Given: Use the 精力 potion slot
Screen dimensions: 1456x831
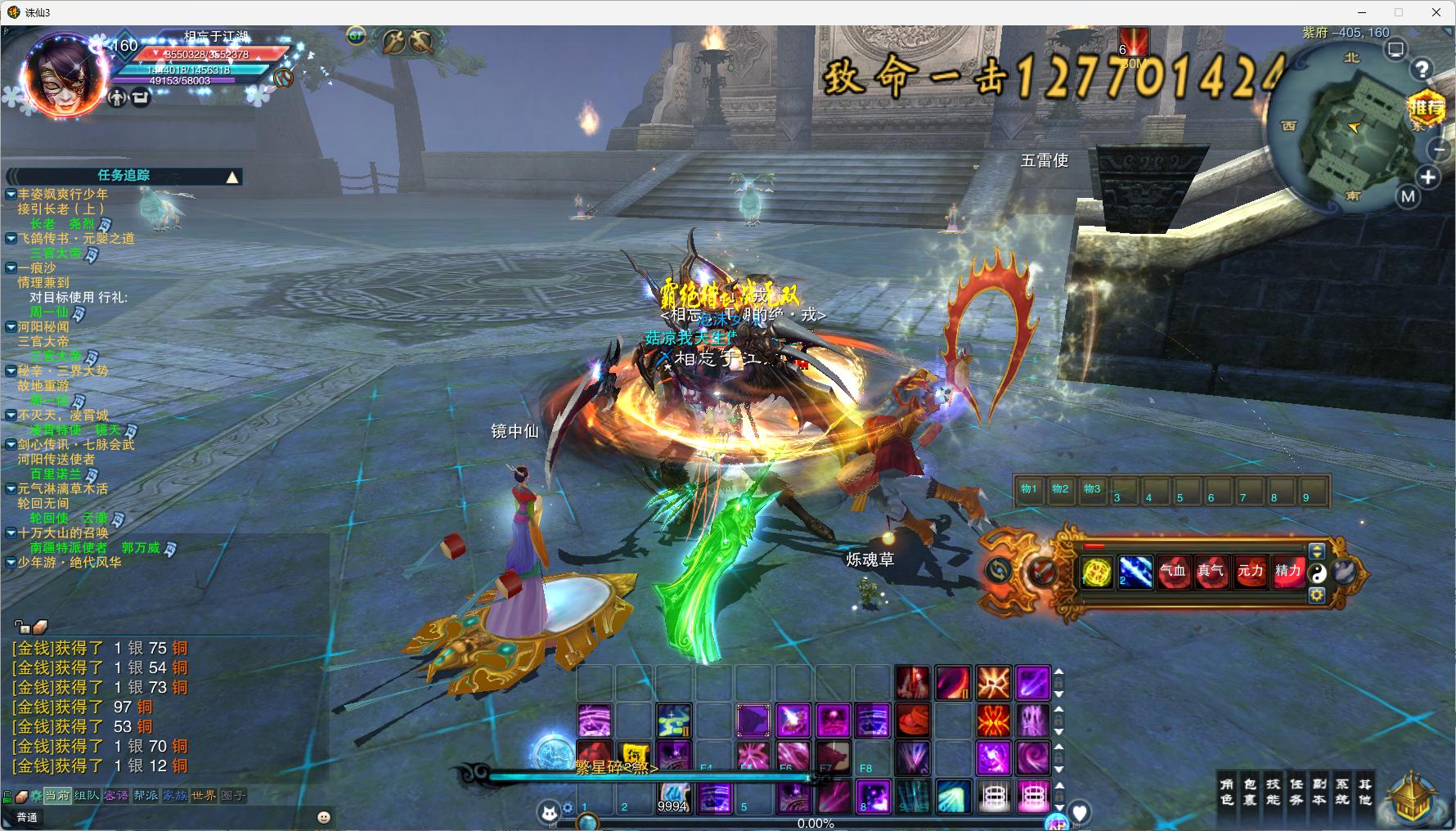Looking at the screenshot, I should point(1288,571).
